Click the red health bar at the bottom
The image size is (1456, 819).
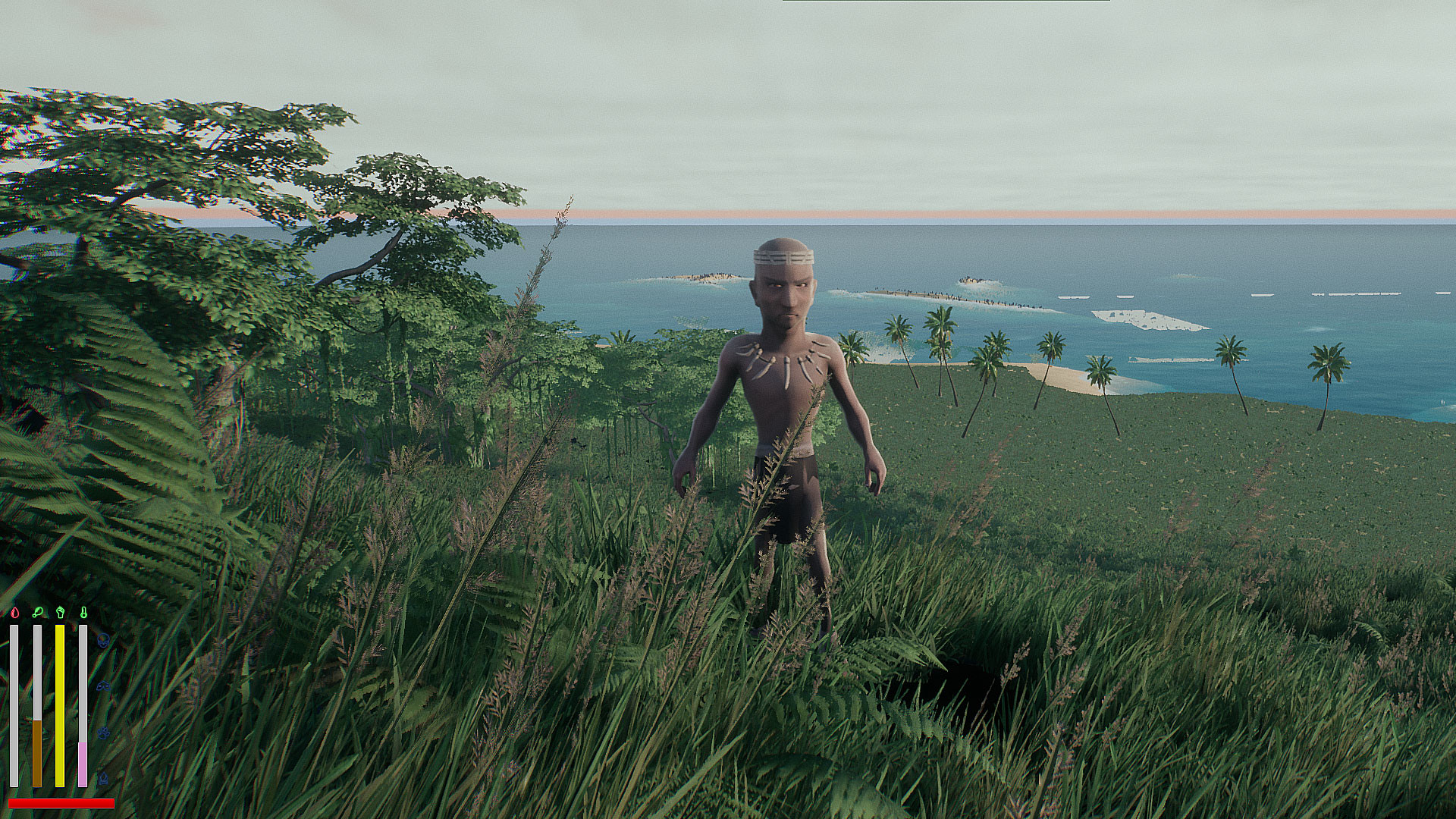tap(61, 802)
